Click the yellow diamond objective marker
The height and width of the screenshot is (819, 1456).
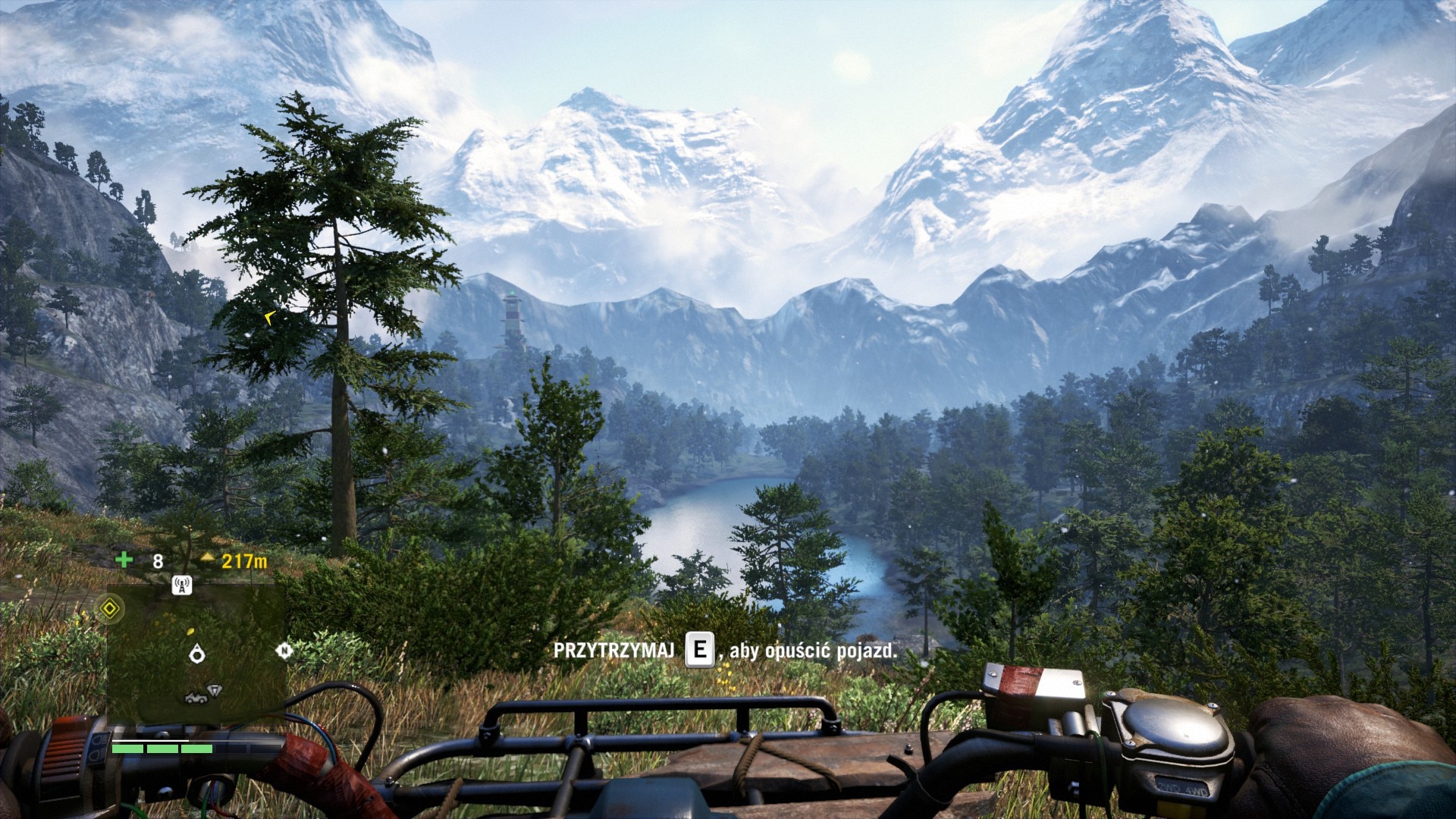pyautogui.click(x=110, y=608)
